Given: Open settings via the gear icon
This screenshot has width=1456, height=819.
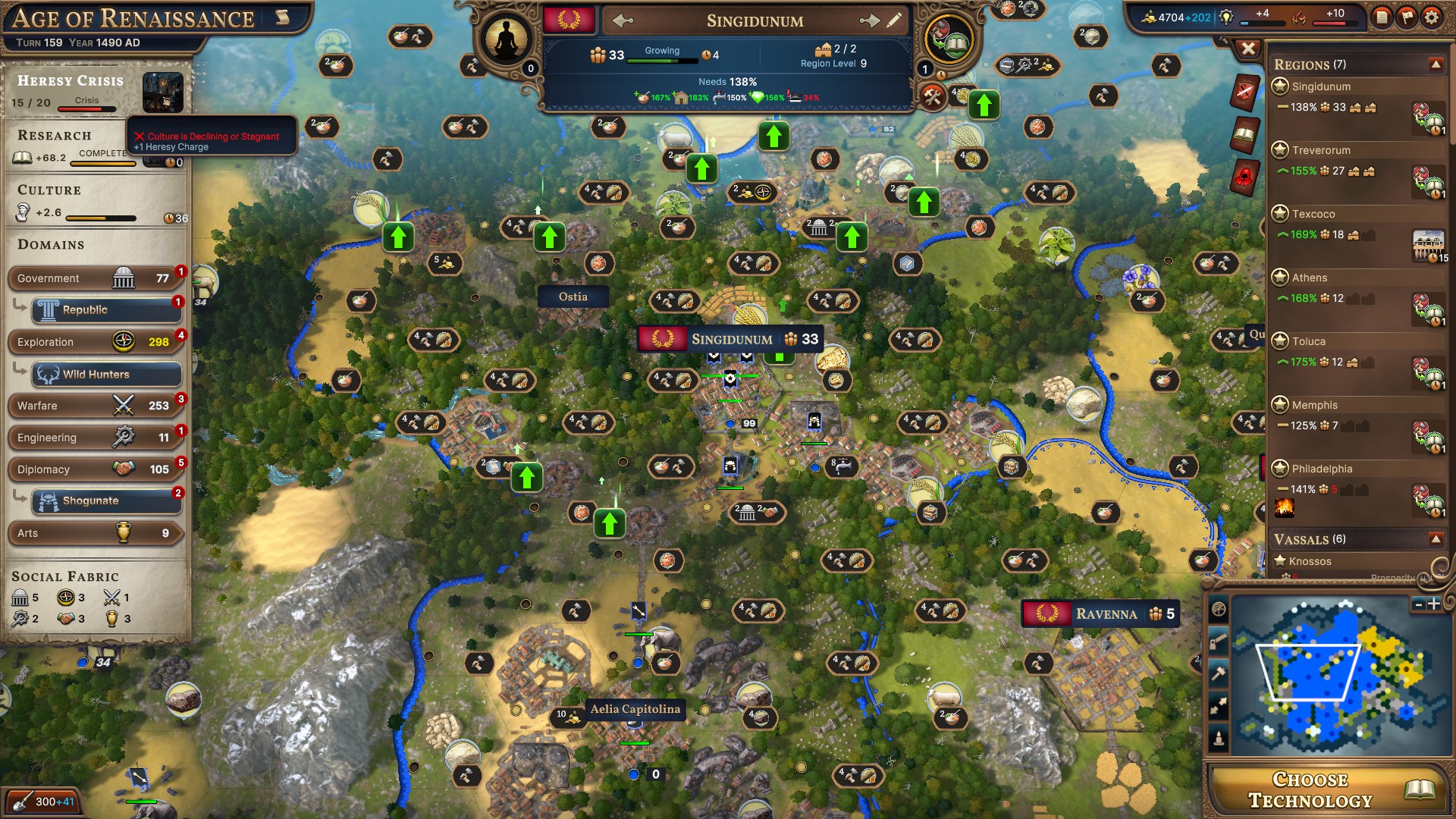Looking at the screenshot, I should pyautogui.click(x=1432, y=17).
